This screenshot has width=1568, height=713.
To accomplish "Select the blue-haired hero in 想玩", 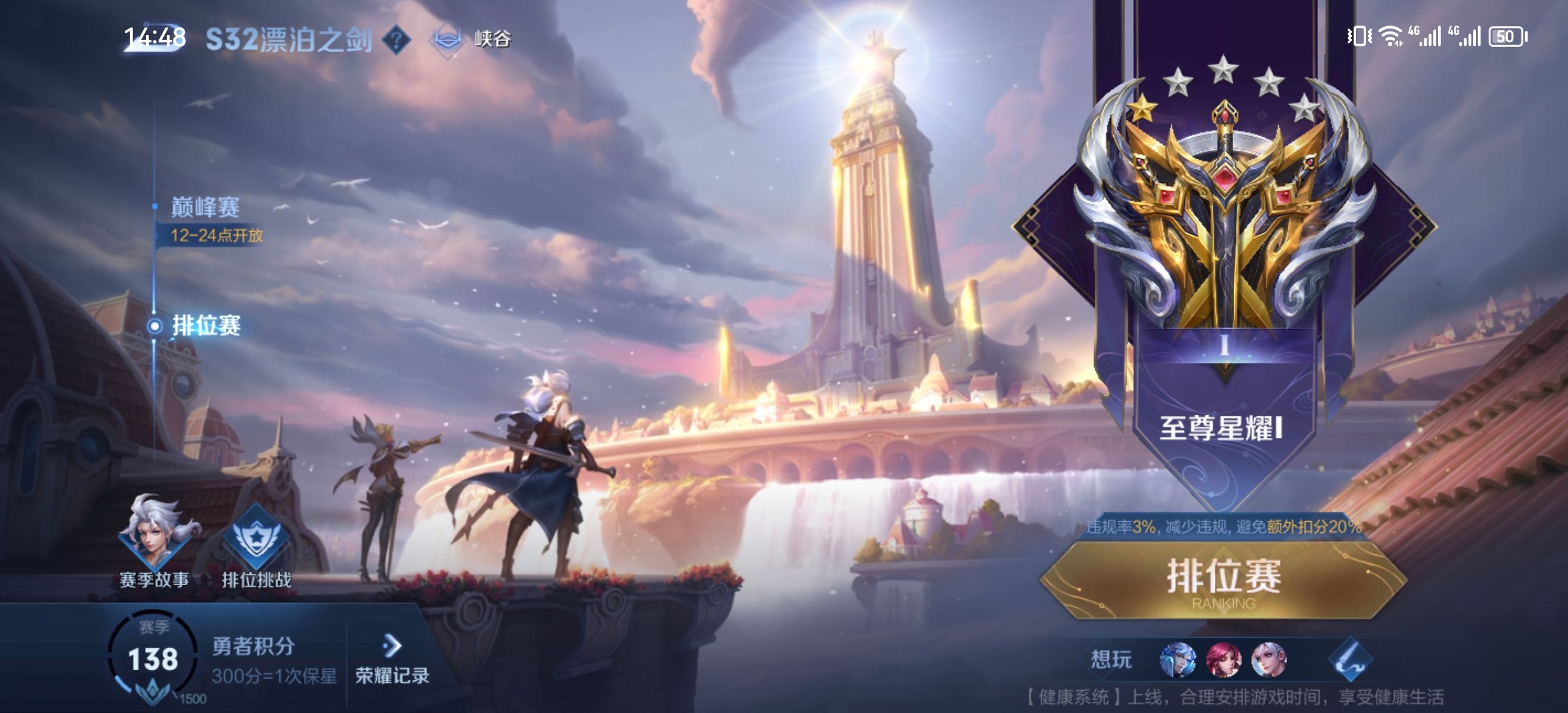I will pyautogui.click(x=1178, y=660).
